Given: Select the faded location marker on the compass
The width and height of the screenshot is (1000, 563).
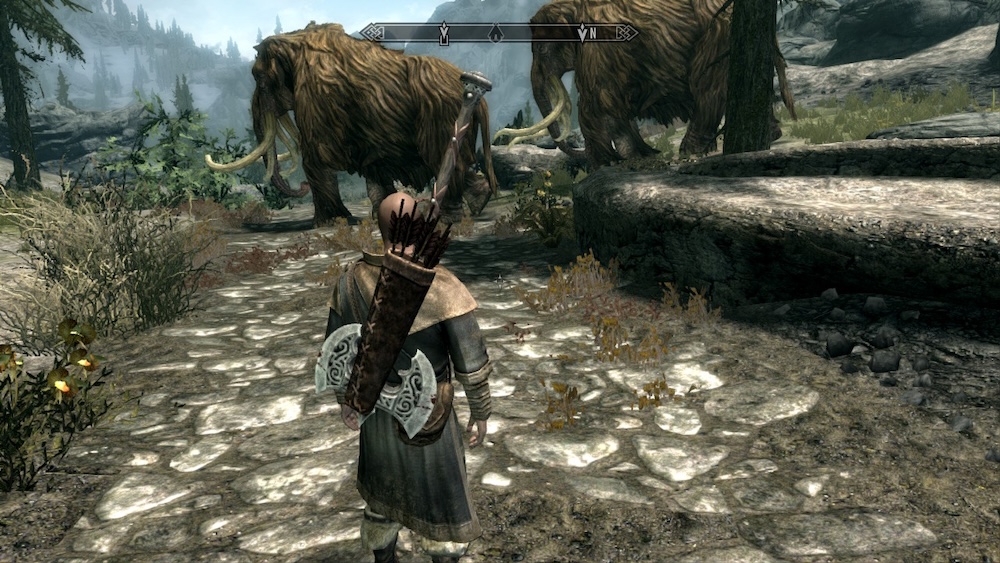Looking at the screenshot, I should (x=494, y=33).
